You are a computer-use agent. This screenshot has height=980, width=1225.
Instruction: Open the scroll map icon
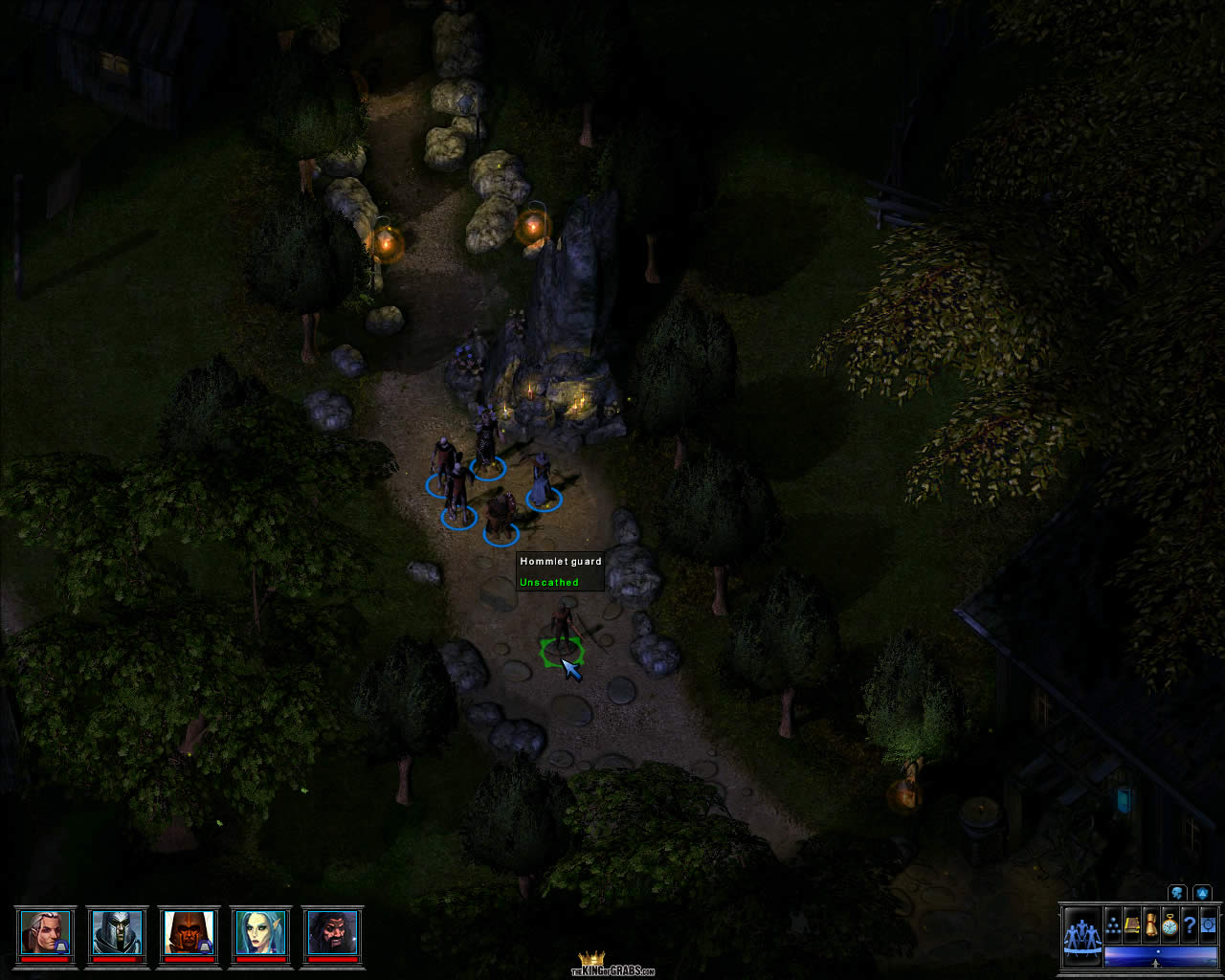(x=1151, y=925)
